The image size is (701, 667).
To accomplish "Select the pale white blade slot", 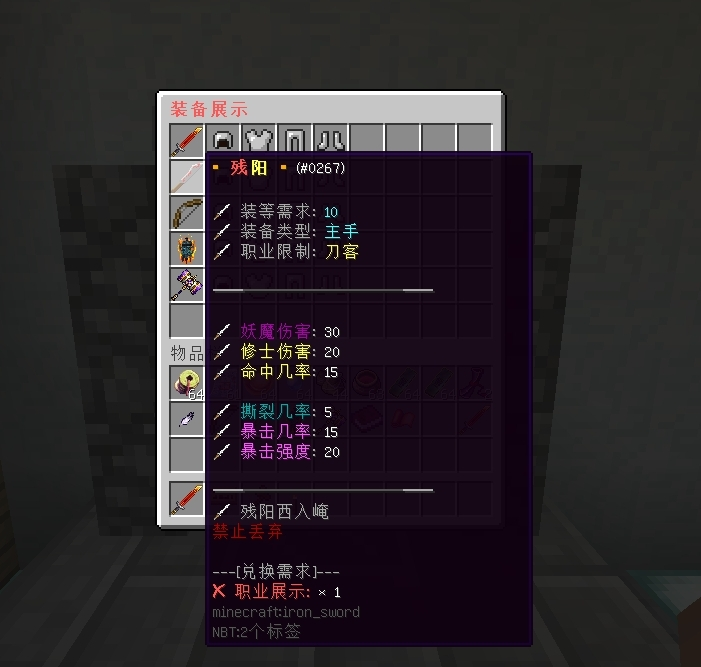I will (187, 177).
